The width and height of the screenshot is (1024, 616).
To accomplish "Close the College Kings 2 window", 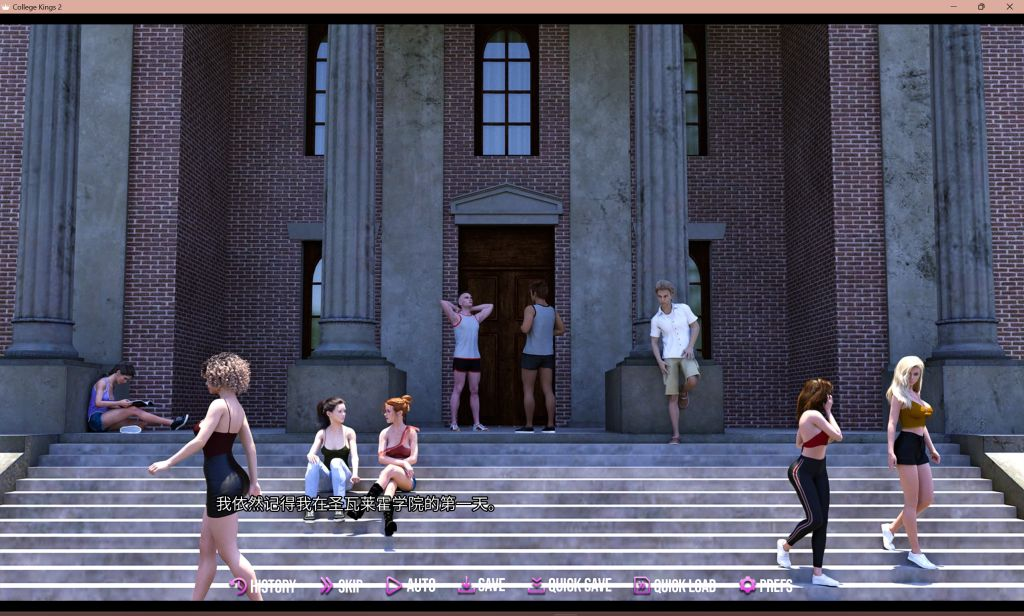I will coord(1008,6).
